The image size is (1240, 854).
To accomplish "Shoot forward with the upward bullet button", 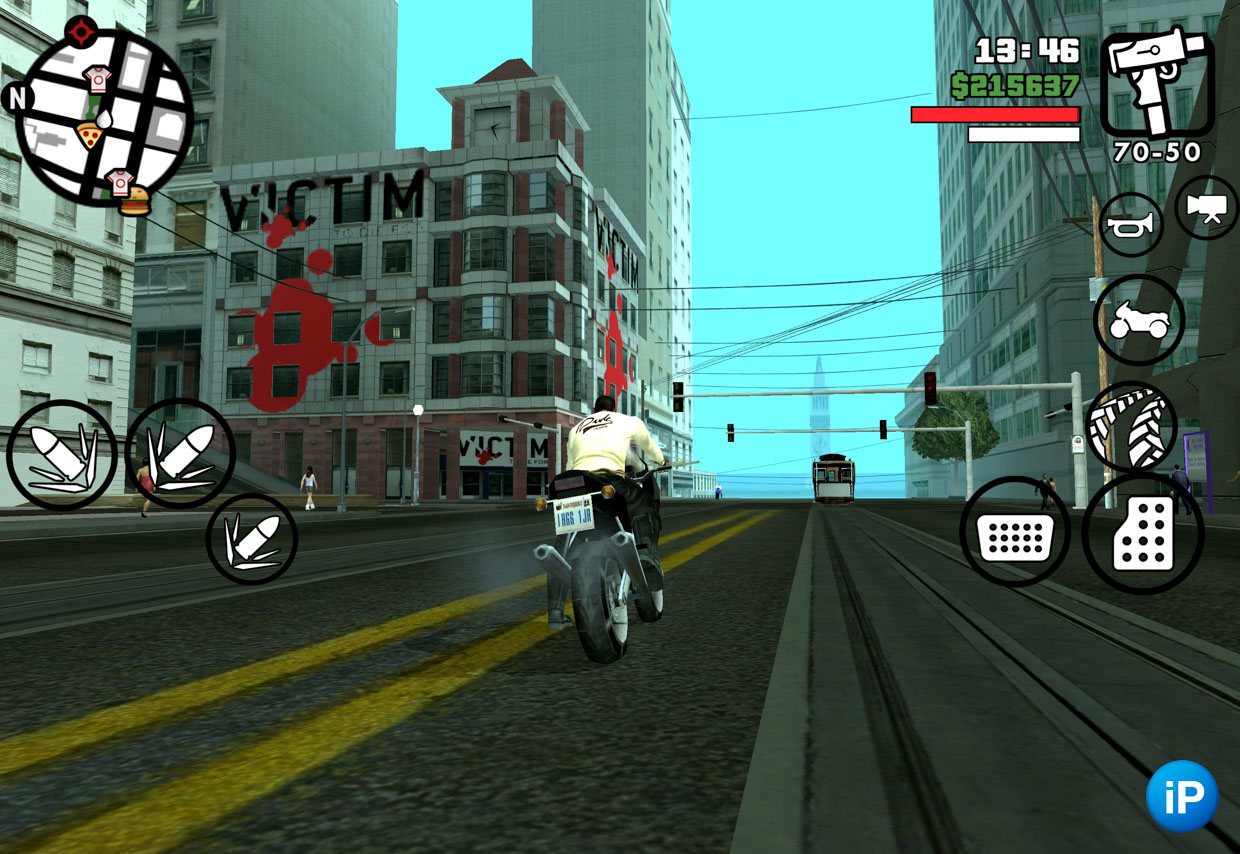I will (x=252, y=539).
